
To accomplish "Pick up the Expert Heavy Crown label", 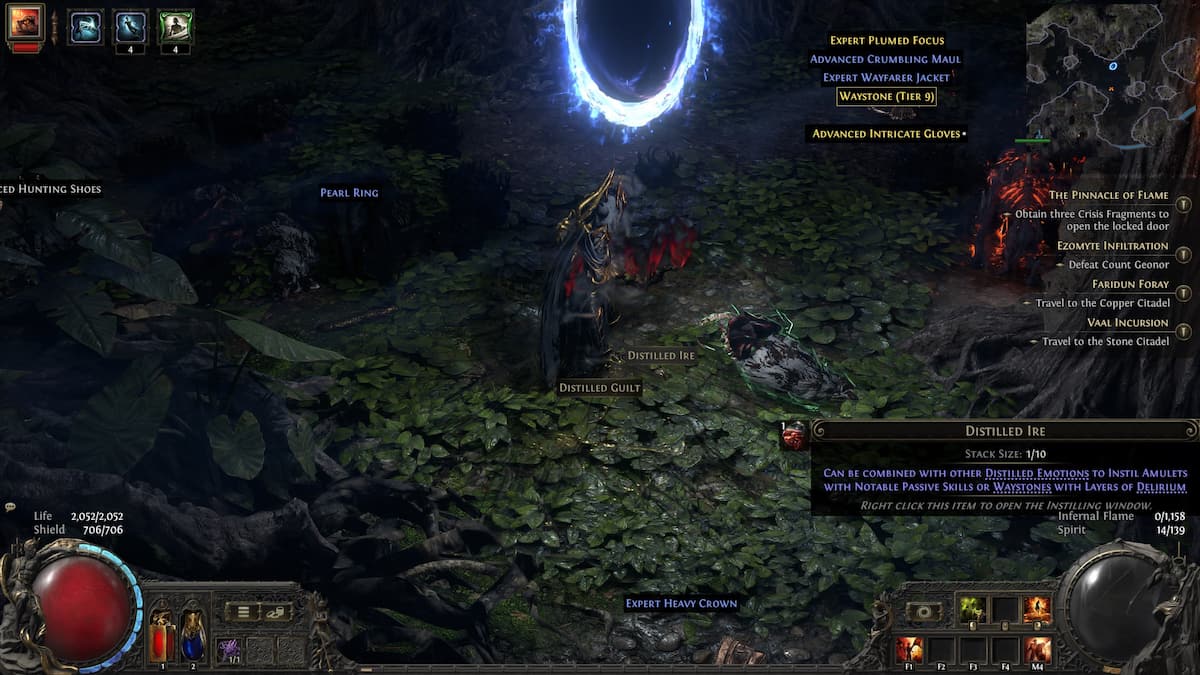I will coord(681,603).
